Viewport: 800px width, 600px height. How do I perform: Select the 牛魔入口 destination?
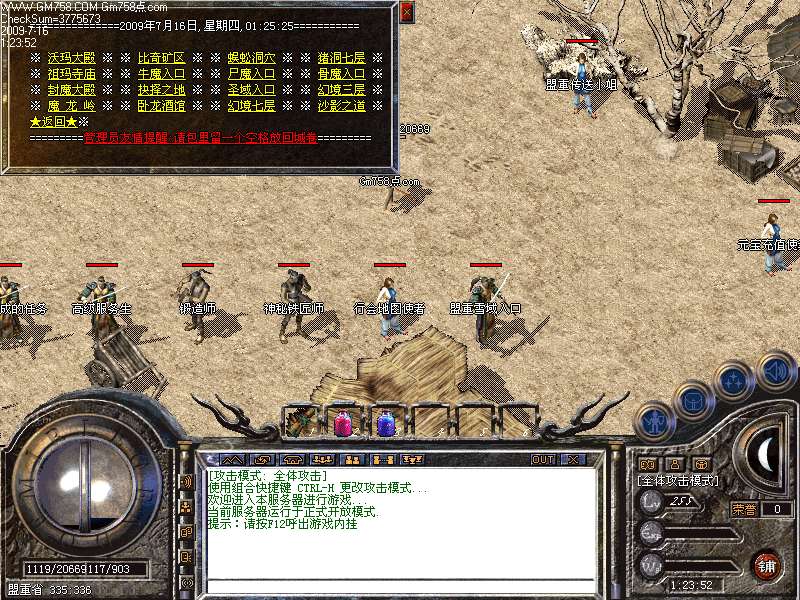click(x=161, y=74)
